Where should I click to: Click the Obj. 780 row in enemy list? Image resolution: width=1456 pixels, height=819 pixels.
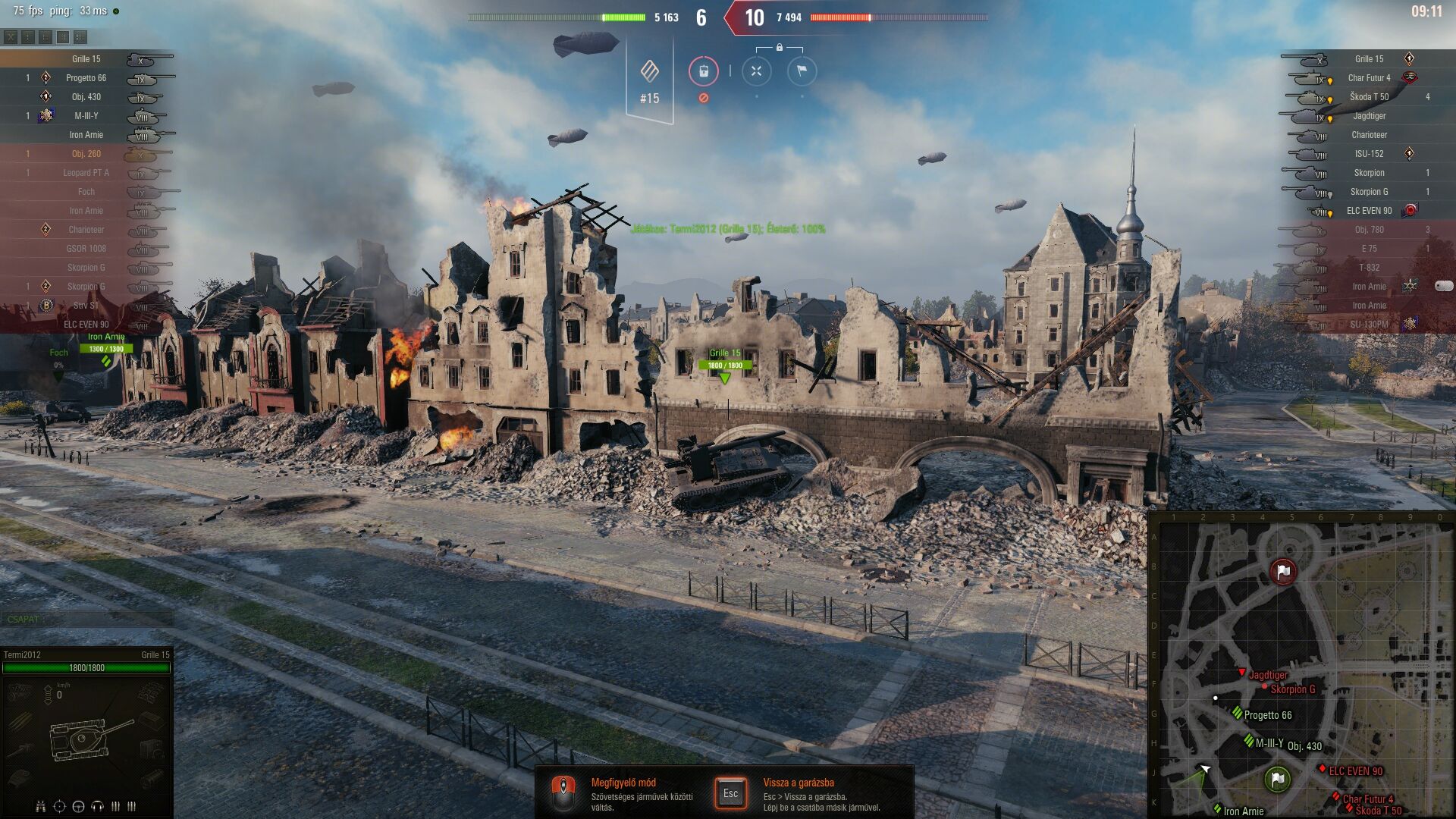[1369, 230]
